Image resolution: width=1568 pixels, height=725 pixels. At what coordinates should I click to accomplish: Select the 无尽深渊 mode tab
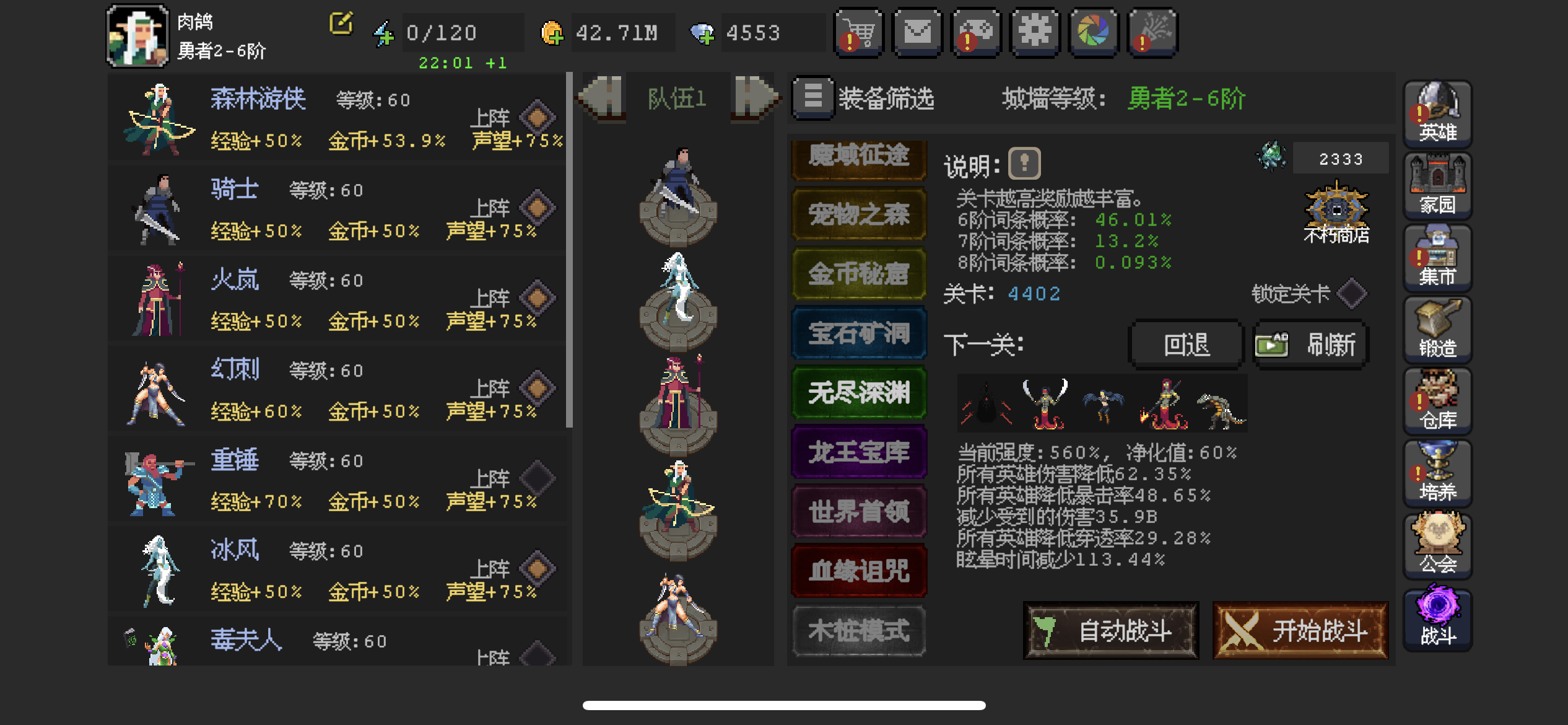[858, 392]
